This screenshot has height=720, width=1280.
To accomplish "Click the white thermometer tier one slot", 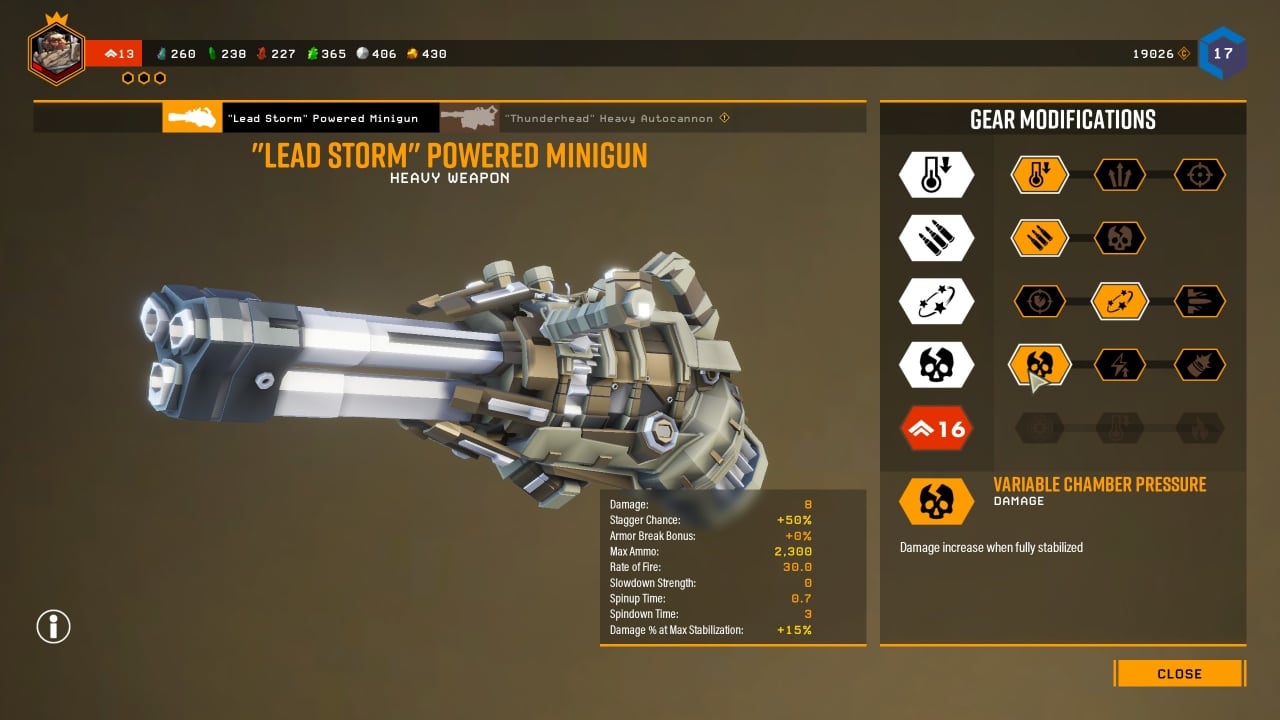I will (936, 175).
